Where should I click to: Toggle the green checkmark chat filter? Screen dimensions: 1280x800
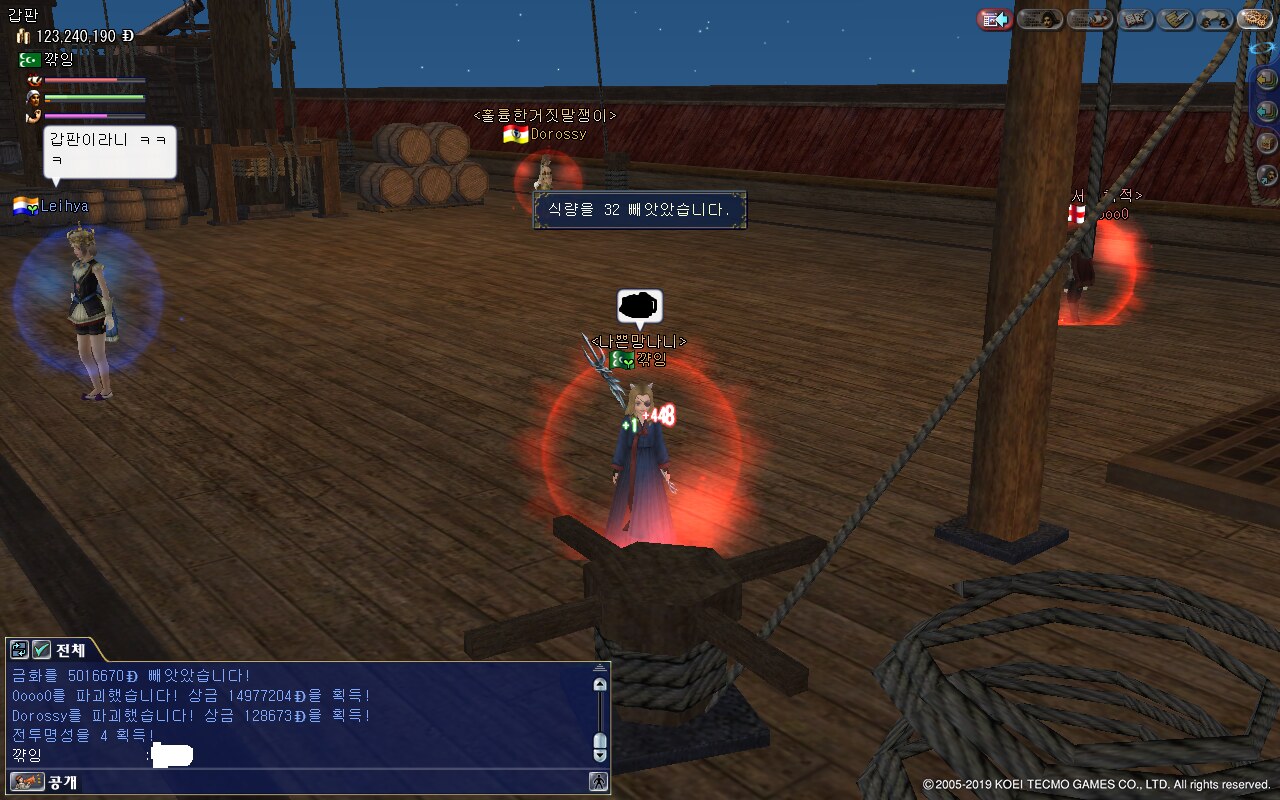41,650
